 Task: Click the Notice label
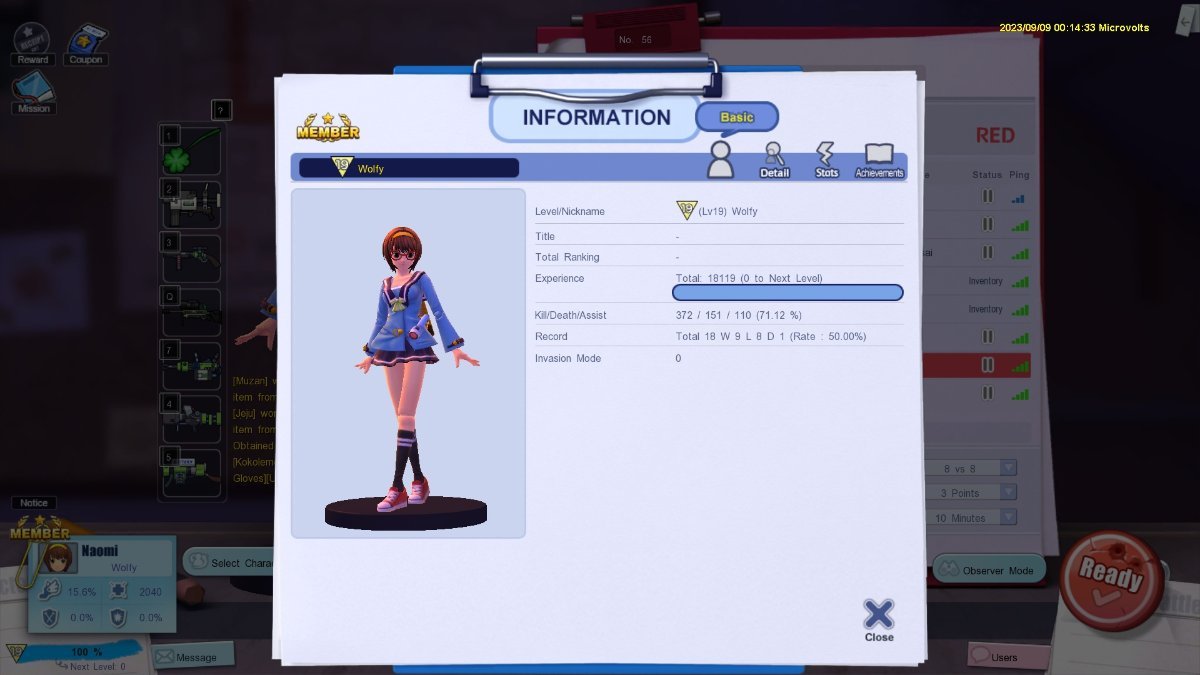[x=34, y=503]
